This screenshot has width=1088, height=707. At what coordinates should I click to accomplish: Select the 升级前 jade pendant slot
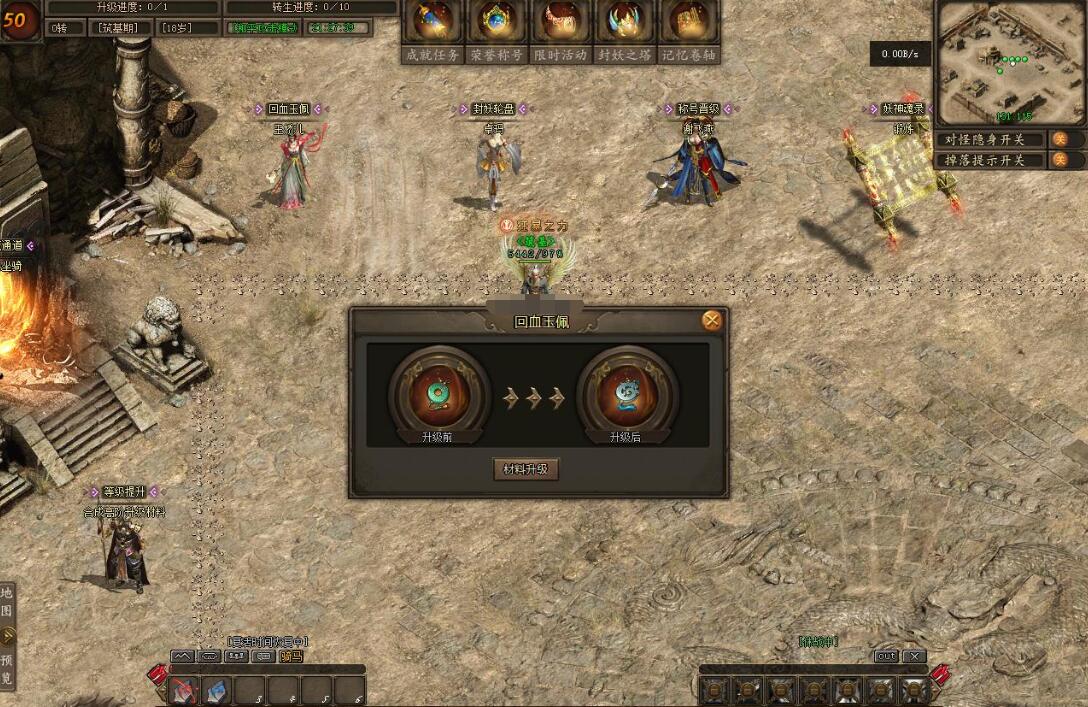click(439, 393)
